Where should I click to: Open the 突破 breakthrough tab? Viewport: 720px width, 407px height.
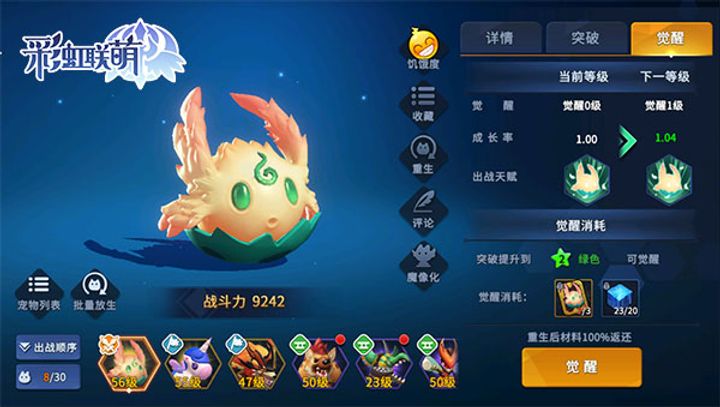[x=586, y=38]
